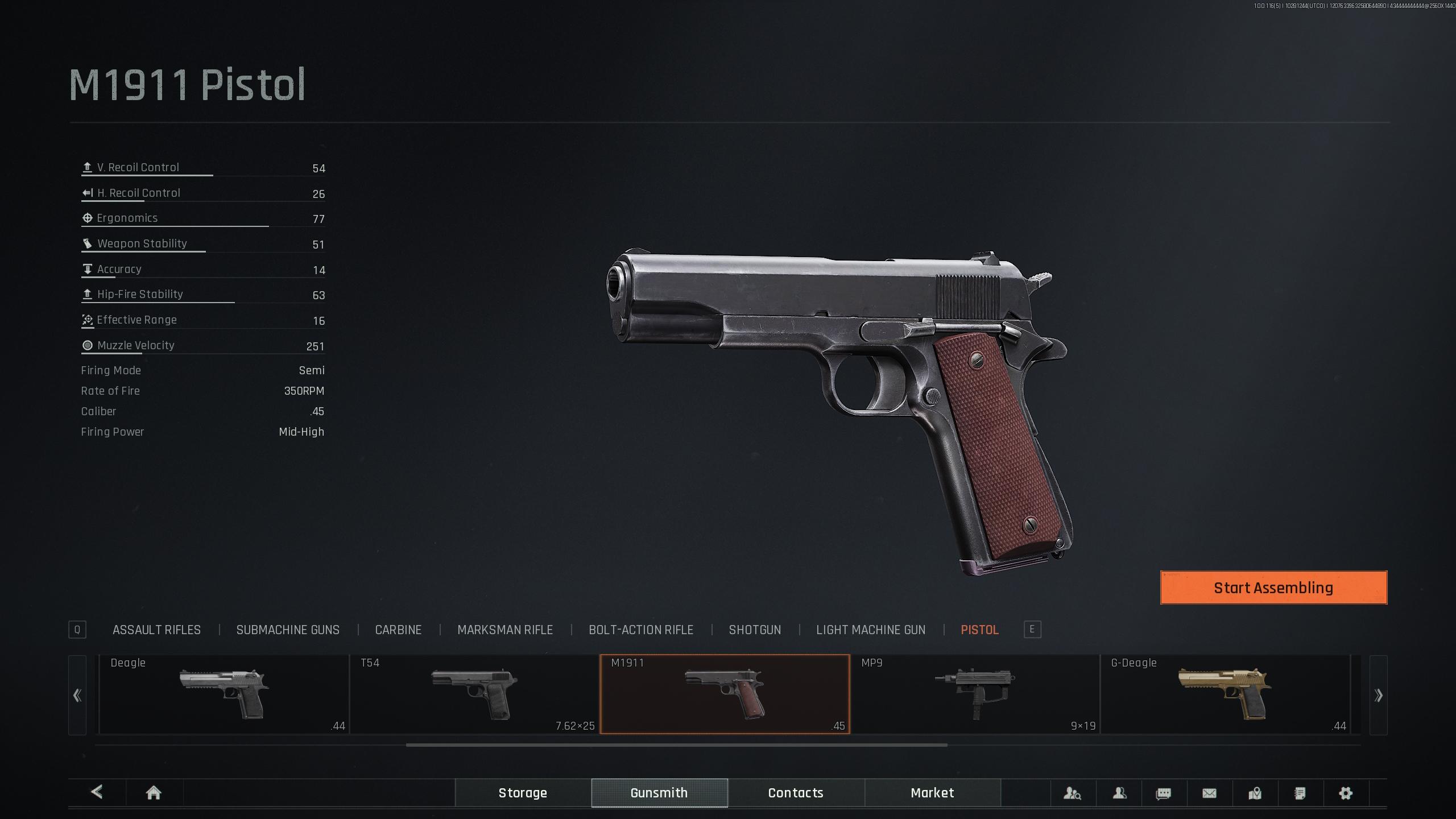This screenshot has width=1456, height=819.
Task: Open the Contacts tab
Action: tap(796, 793)
